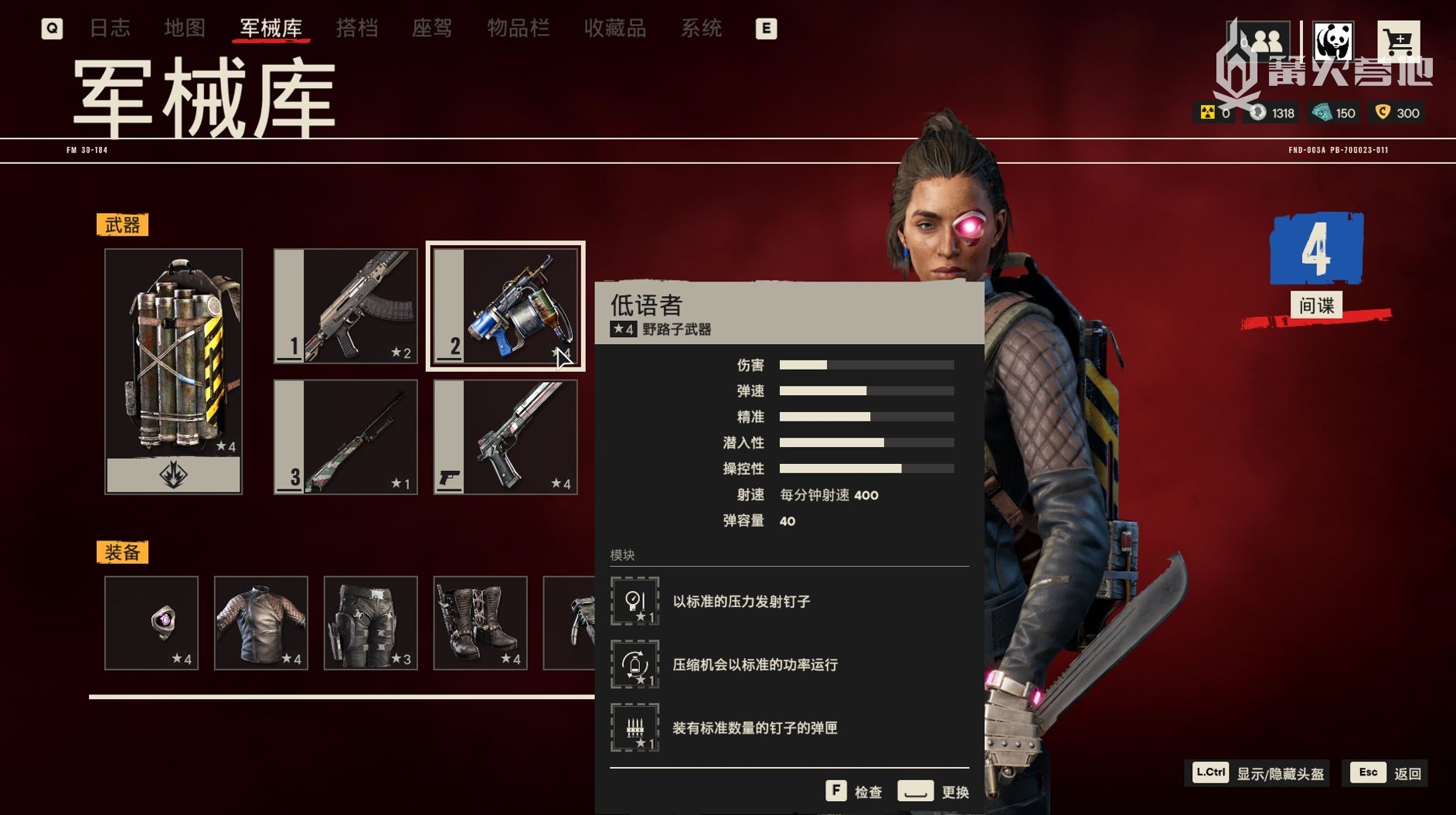Go to the 搭档 tab
This screenshot has height=815, width=1456.
point(357,29)
